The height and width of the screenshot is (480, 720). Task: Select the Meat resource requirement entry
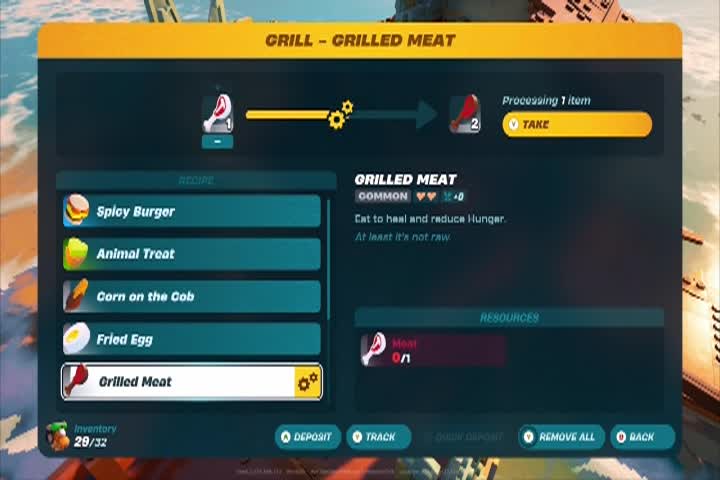[431, 350]
